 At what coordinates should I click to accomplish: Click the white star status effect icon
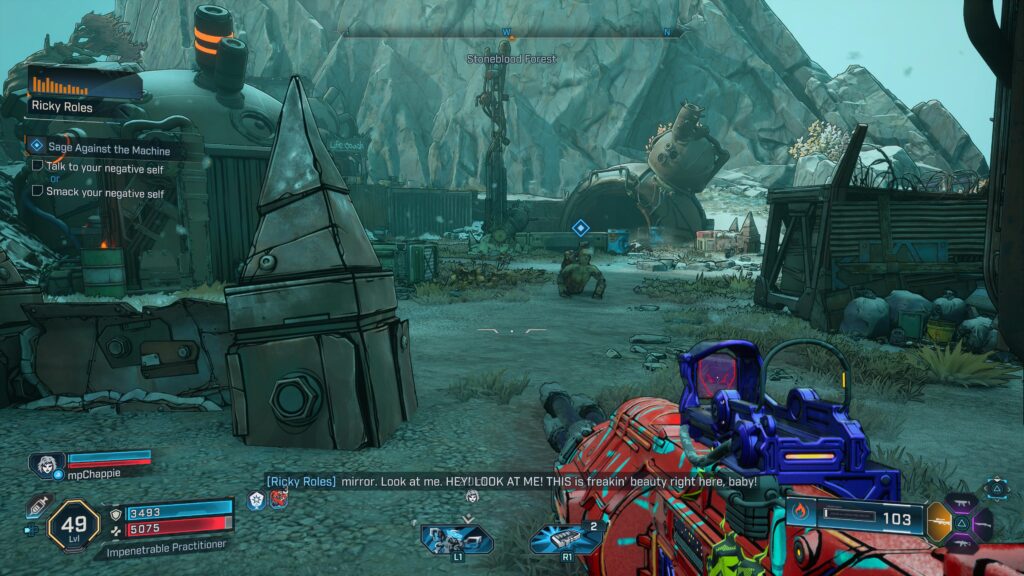tap(256, 498)
